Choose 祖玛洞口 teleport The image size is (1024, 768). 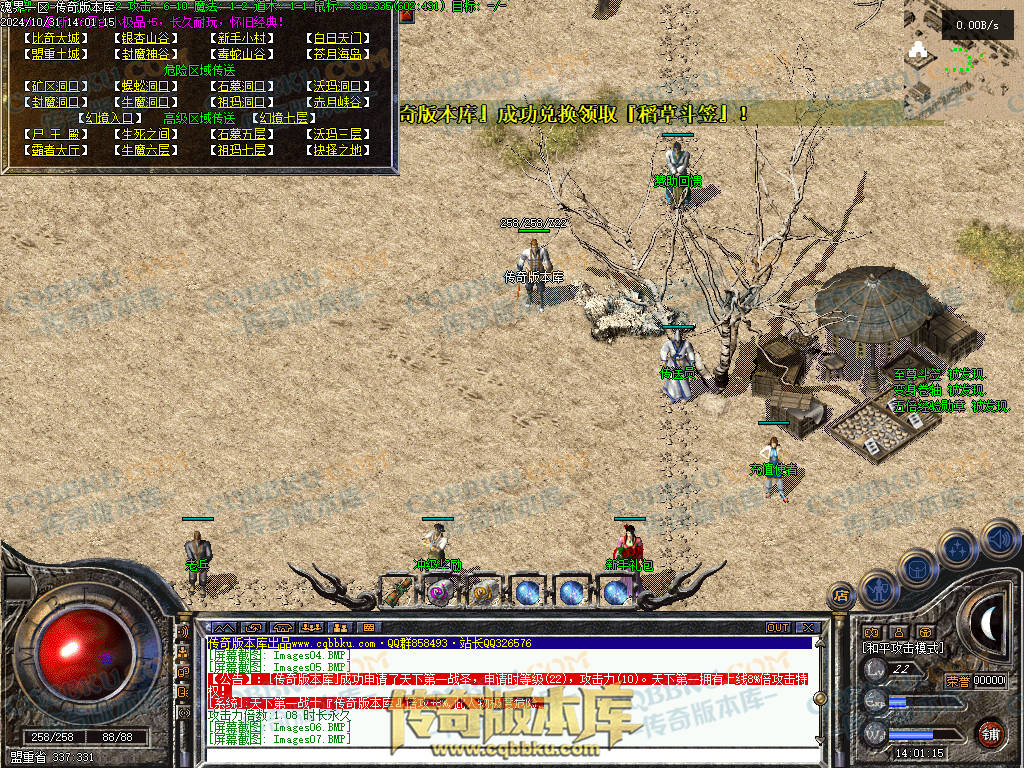[x=241, y=102]
